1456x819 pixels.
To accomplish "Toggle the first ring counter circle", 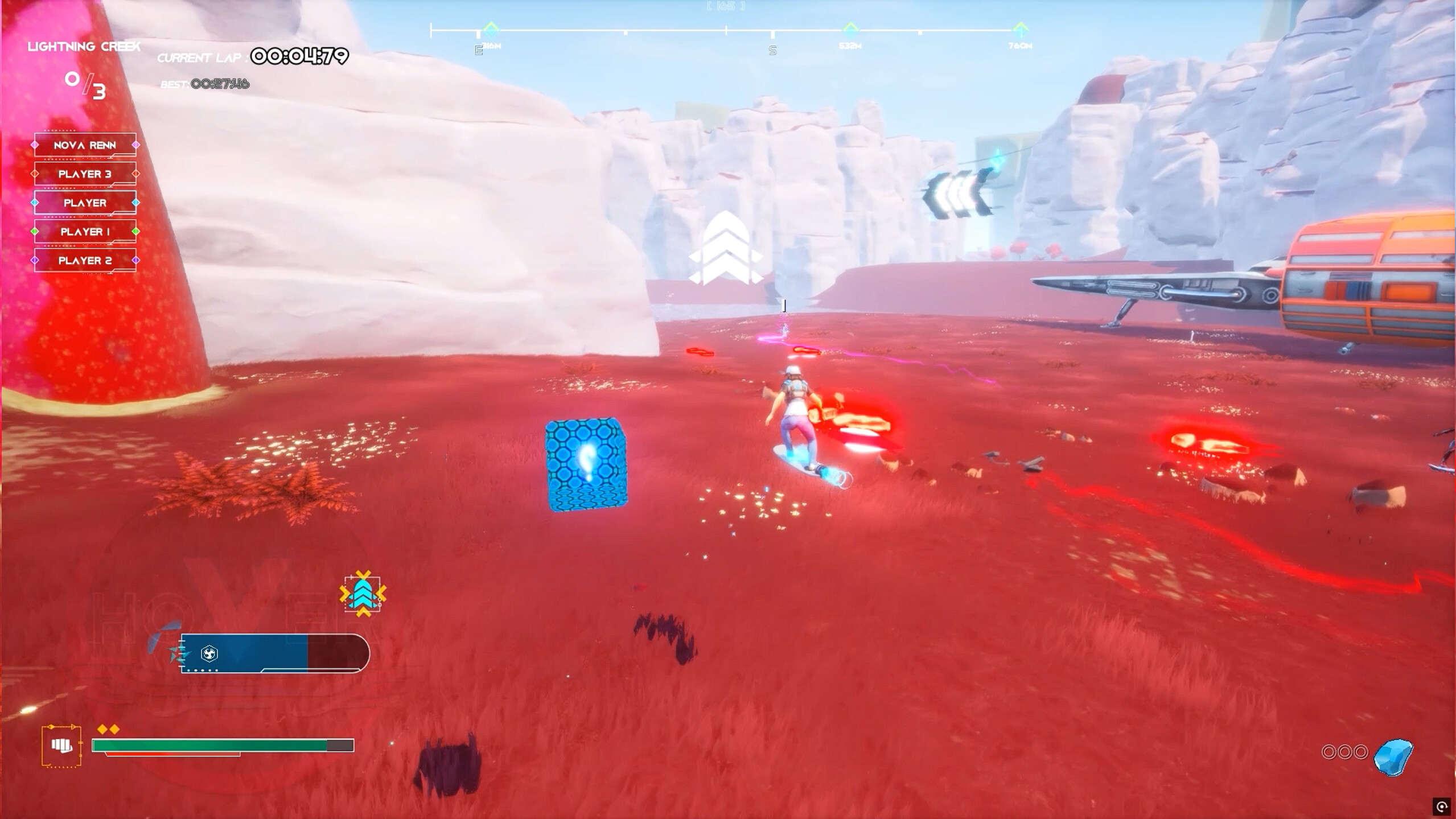I will pyautogui.click(x=1329, y=751).
